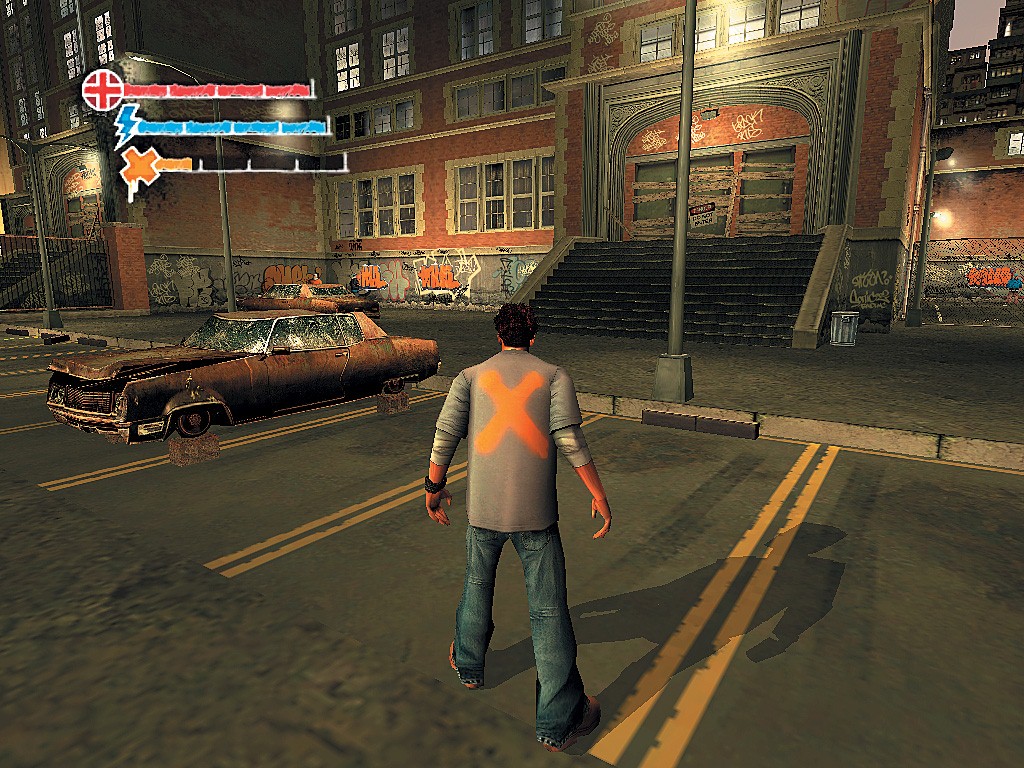Viewport: 1024px width, 768px height.
Task: Click the red cross health icon
Action: [x=101, y=88]
